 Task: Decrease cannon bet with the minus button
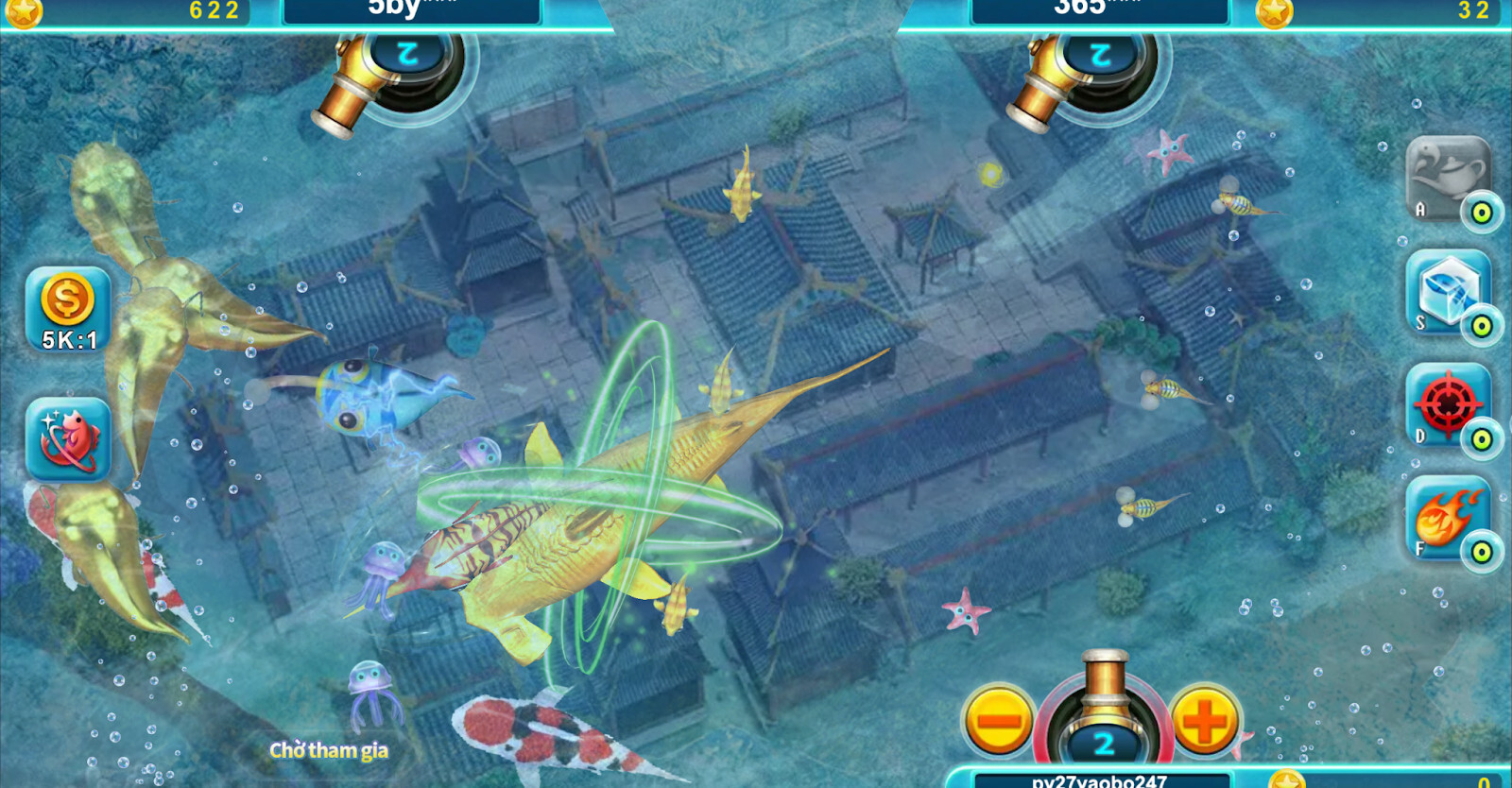(x=999, y=721)
